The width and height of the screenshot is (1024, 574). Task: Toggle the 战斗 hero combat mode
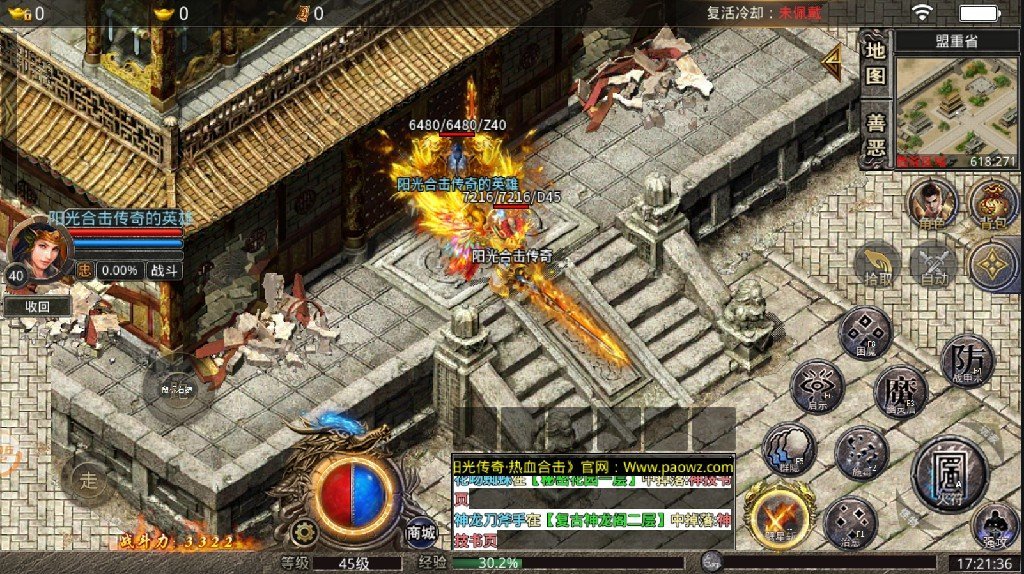[163, 270]
